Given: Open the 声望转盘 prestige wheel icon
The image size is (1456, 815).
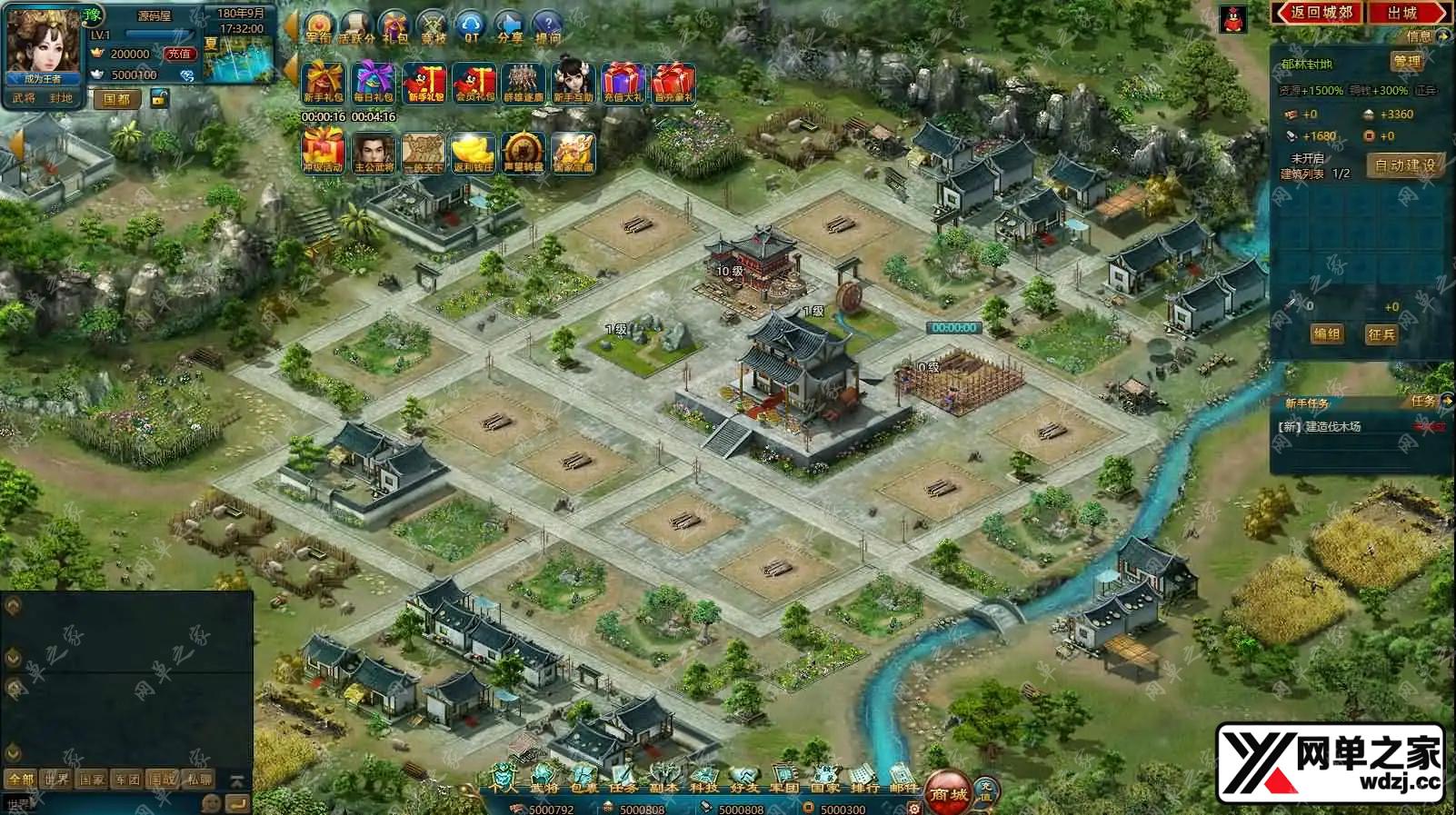Looking at the screenshot, I should point(523,153).
